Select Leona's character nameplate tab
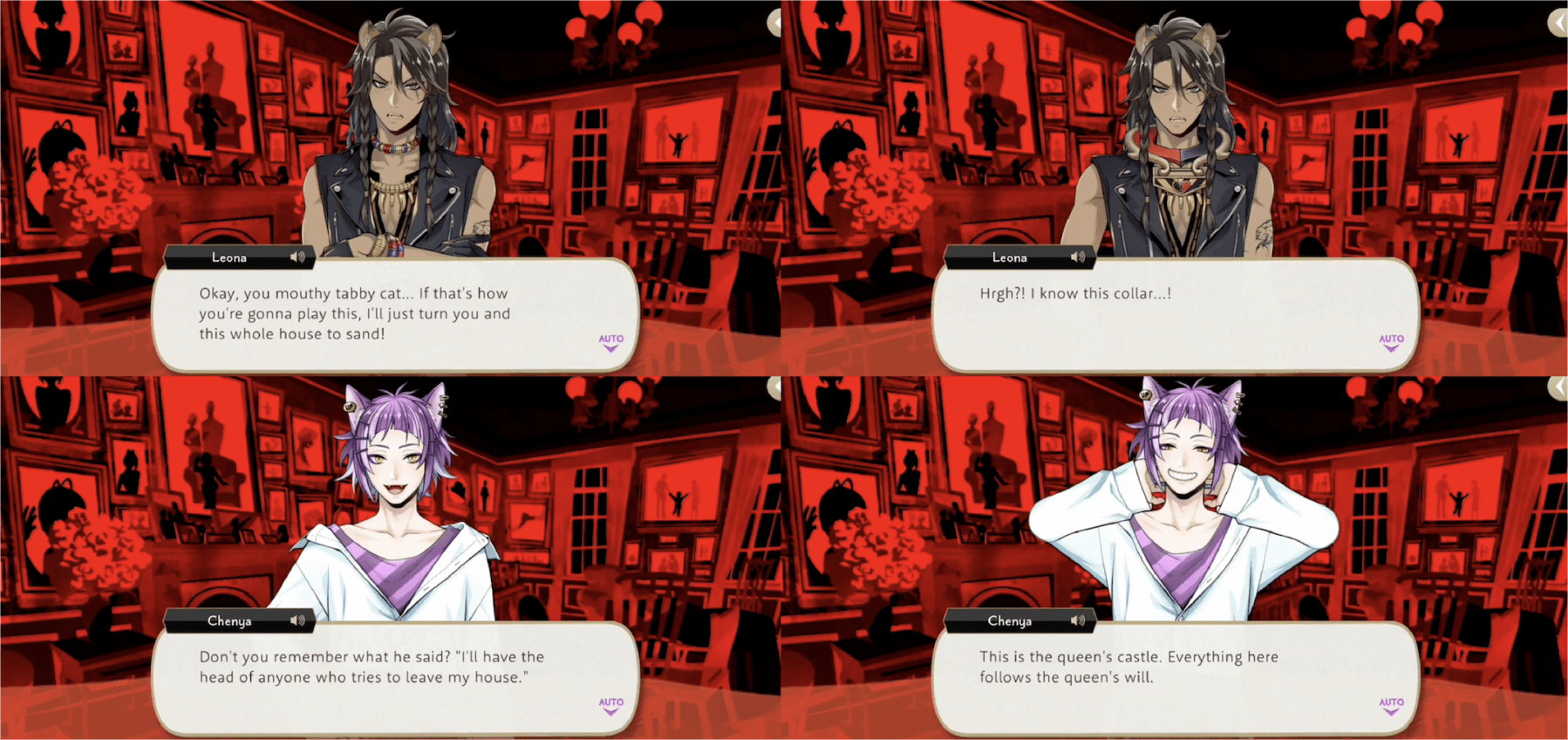The image size is (1568, 740). tap(231, 256)
